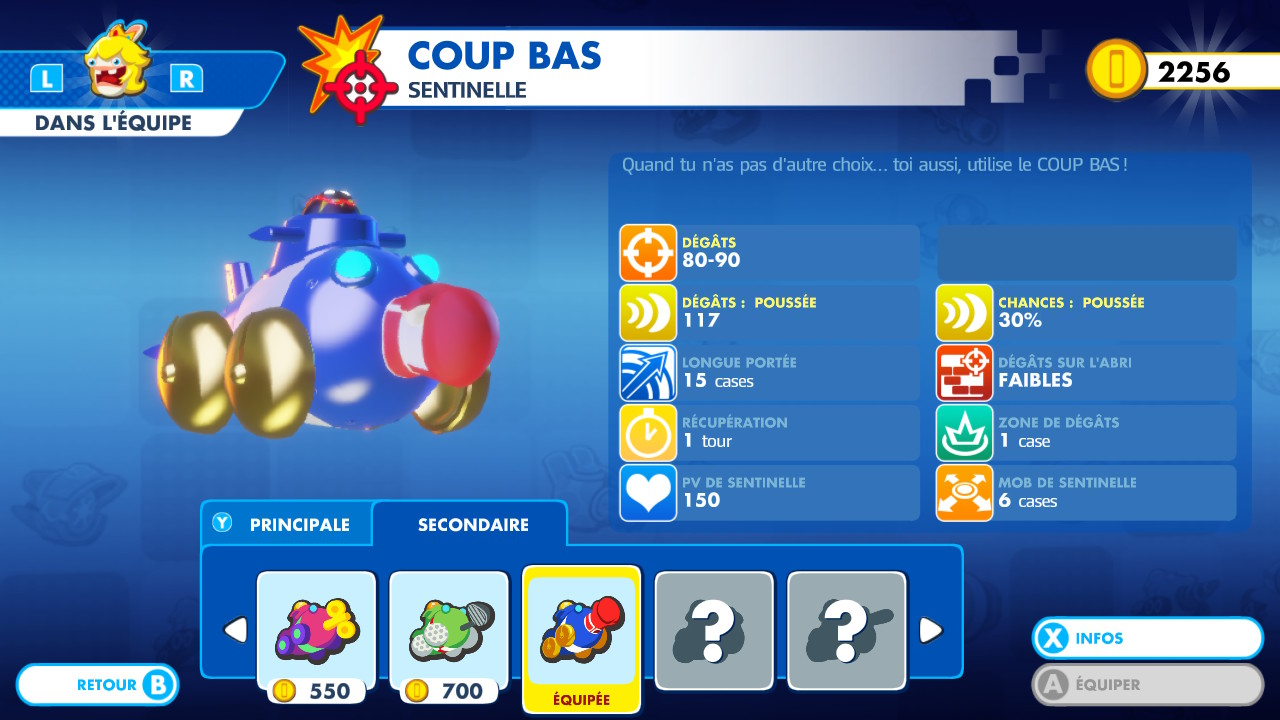The image size is (1280, 720).
Task: Choose the pink sentry costing 550 coins
Action: (x=316, y=630)
